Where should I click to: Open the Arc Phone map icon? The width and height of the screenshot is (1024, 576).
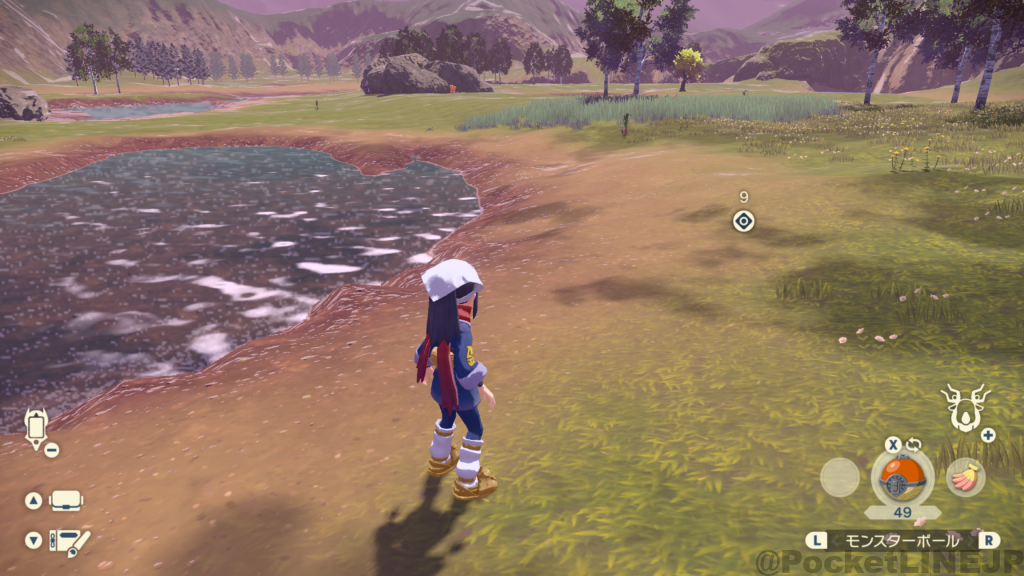tap(36, 427)
